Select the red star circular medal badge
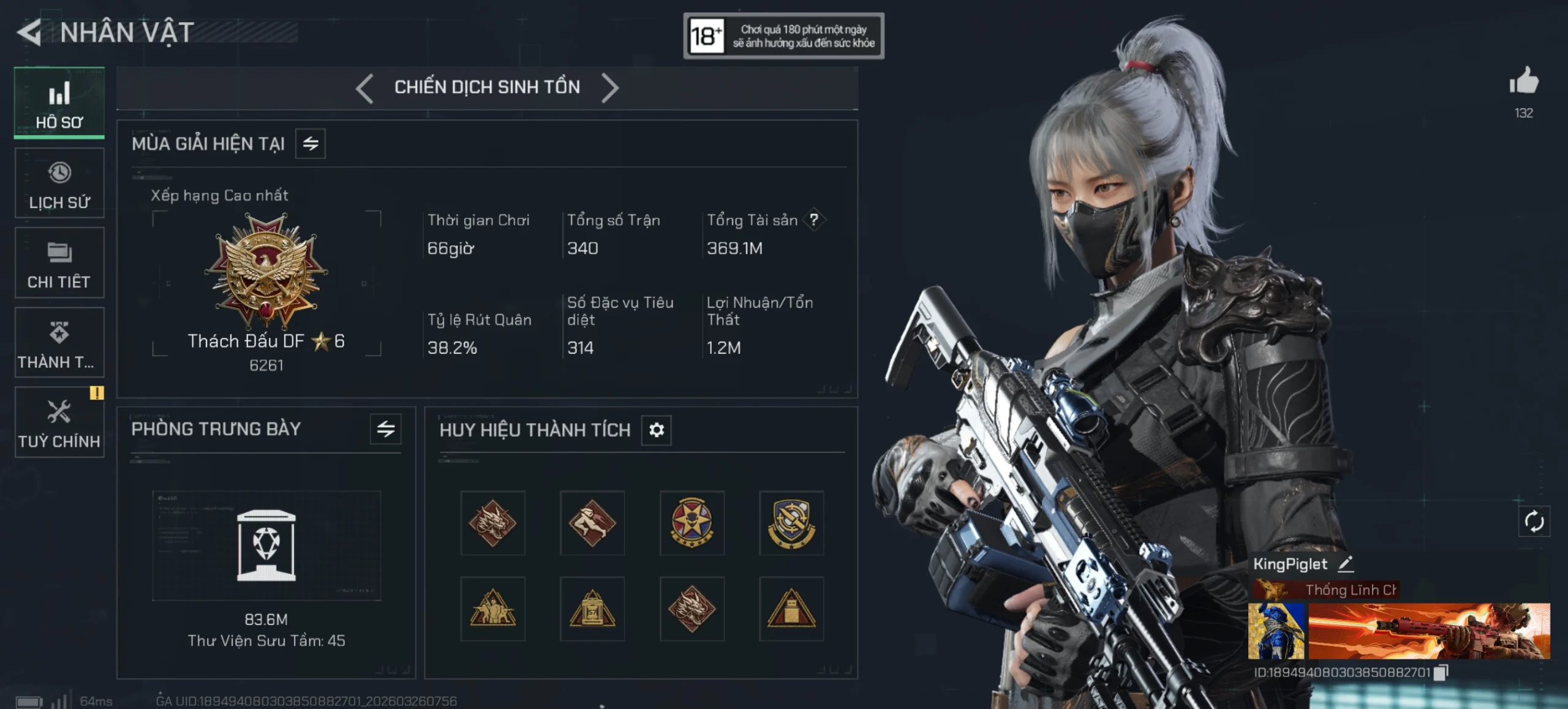The width and height of the screenshot is (1568, 709). click(x=692, y=523)
